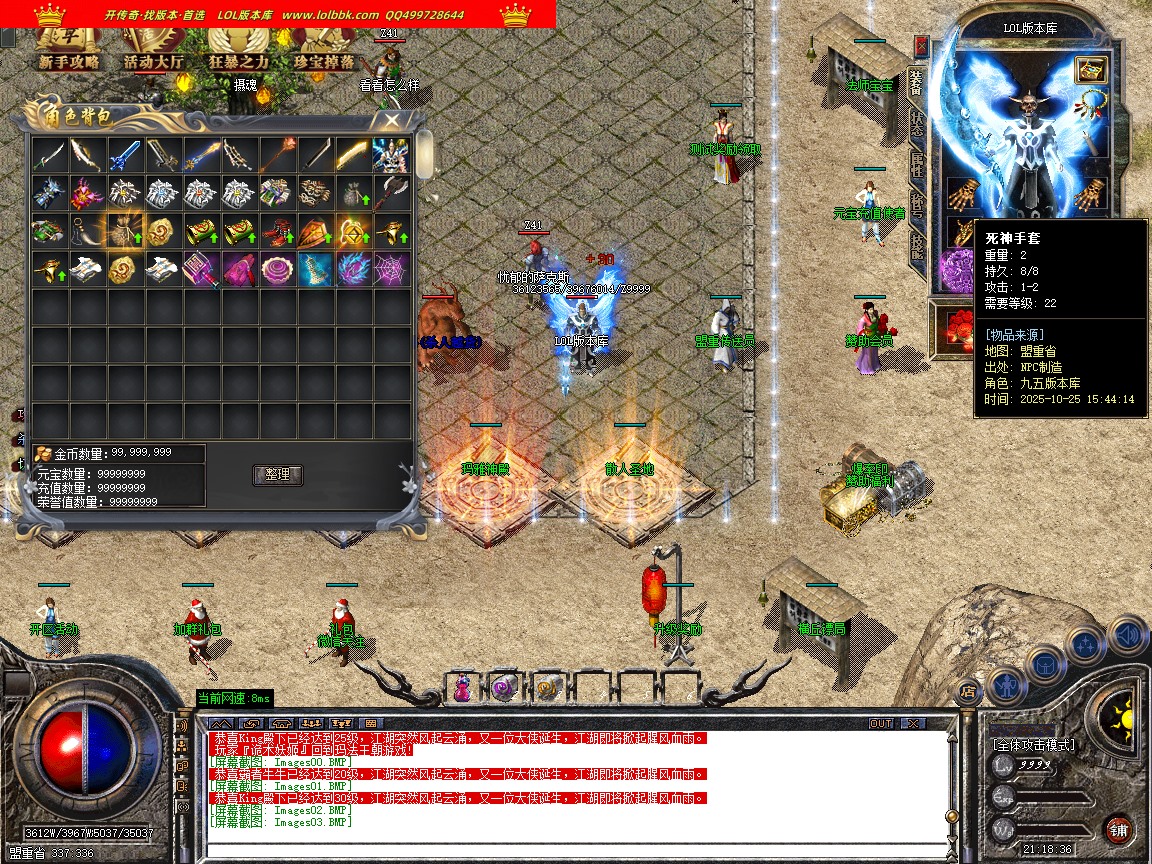Switch to the 属性 attributes tab
Screen dimensions: 1152x864
point(916,165)
